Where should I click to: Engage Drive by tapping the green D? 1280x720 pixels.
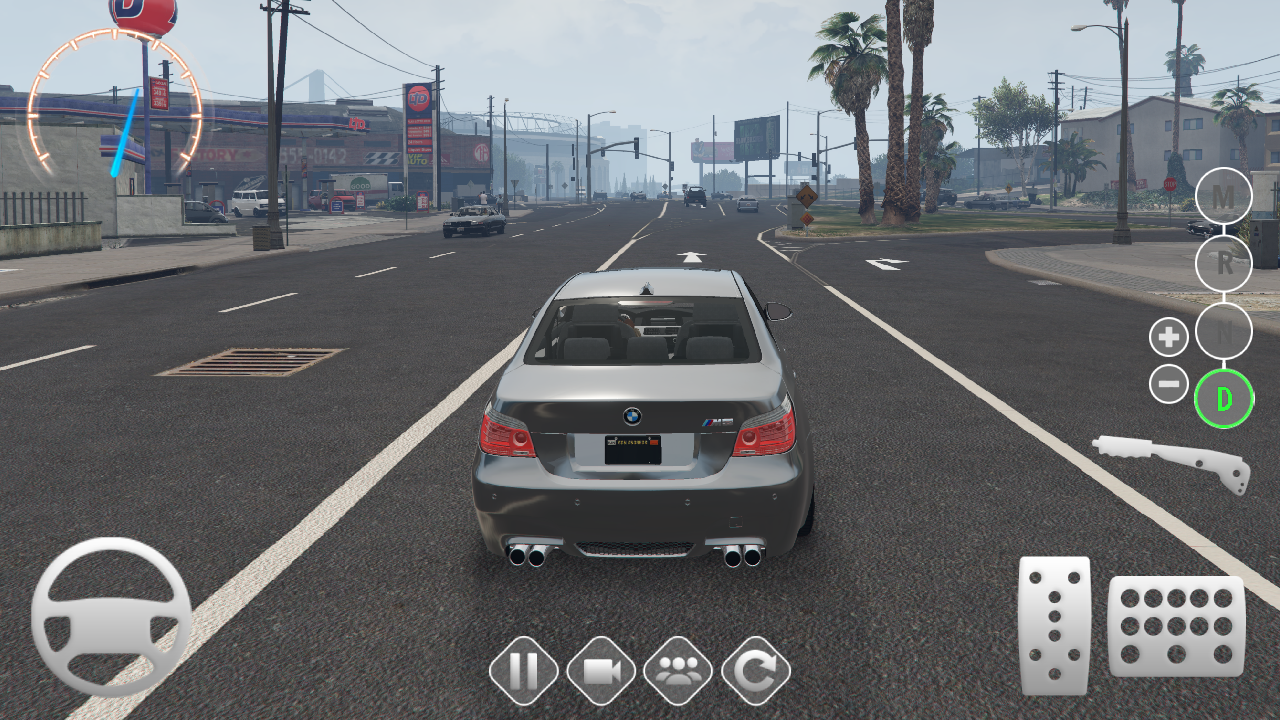[1224, 398]
